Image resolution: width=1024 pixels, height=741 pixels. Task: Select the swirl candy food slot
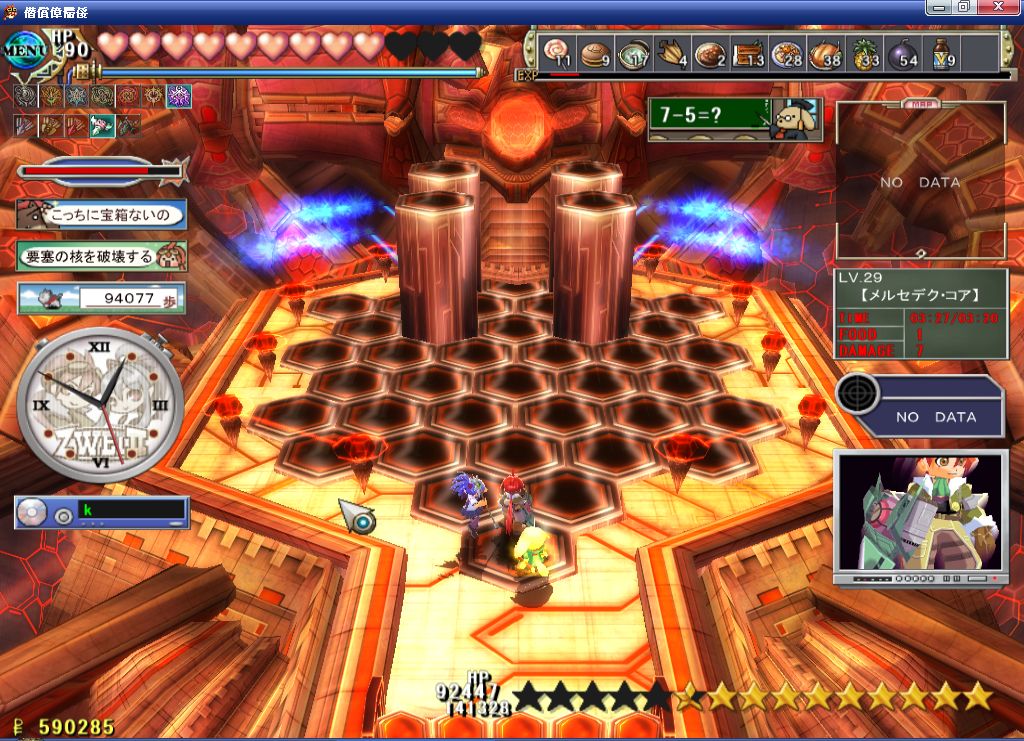(x=560, y=53)
